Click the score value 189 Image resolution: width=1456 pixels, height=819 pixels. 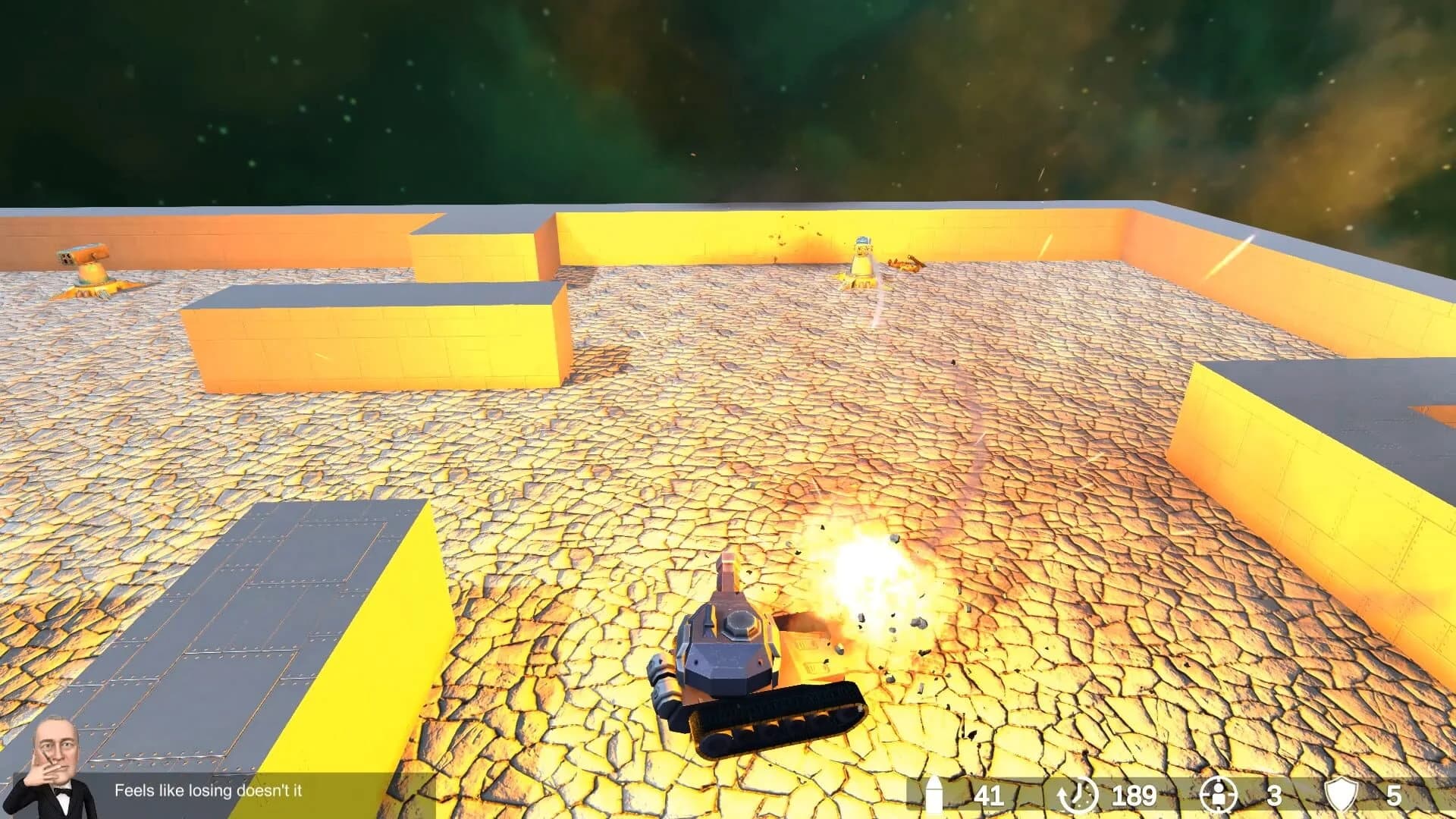(x=1135, y=796)
